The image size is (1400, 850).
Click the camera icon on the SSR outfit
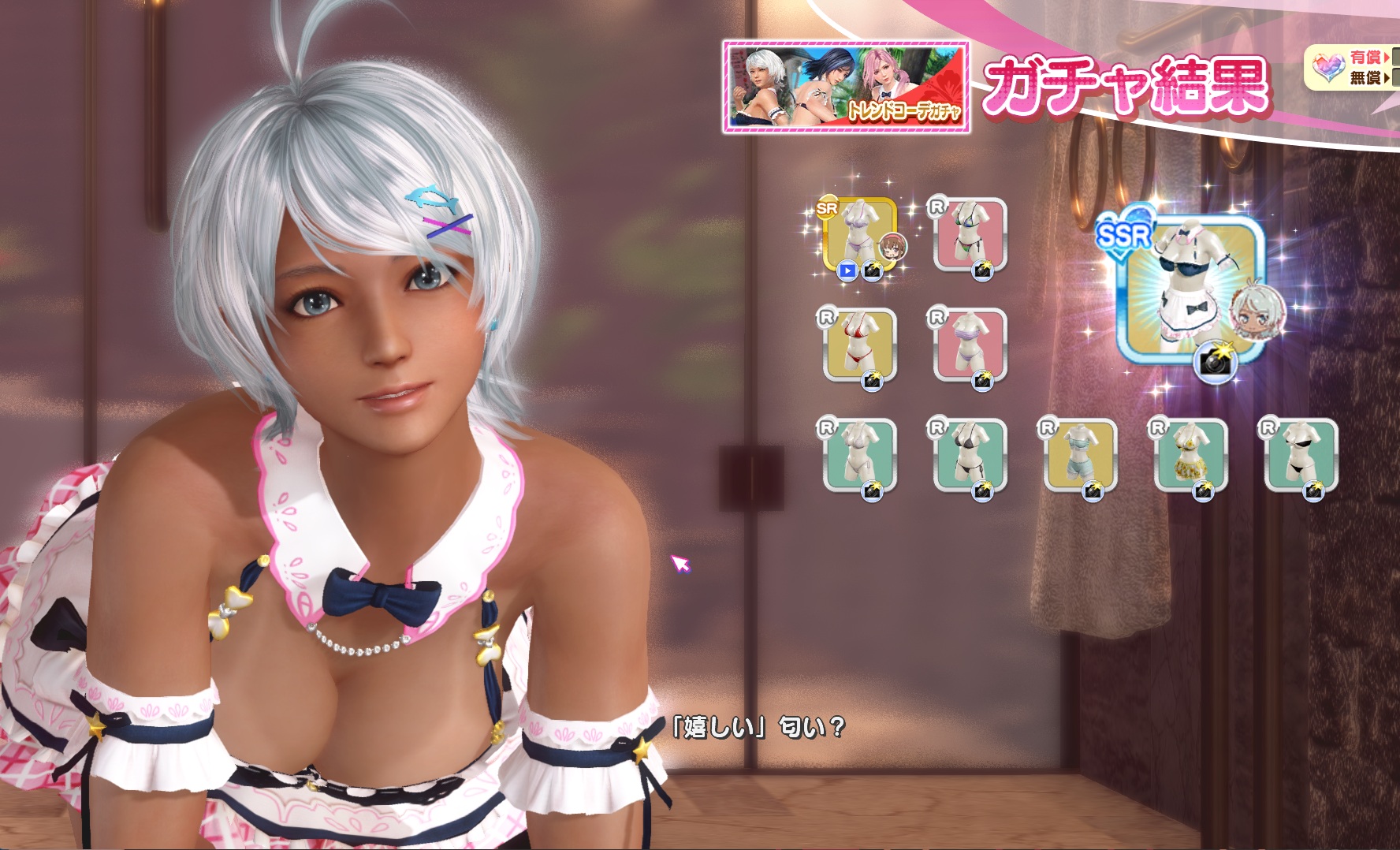[1216, 362]
